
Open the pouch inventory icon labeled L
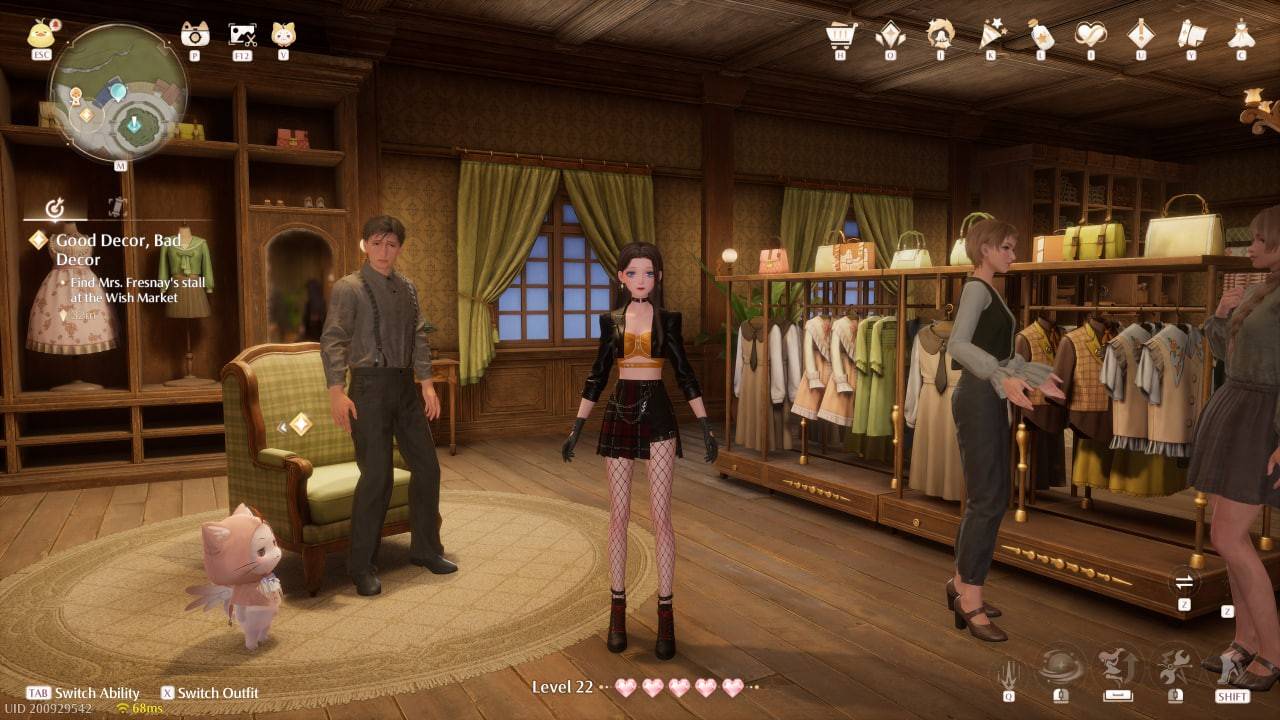click(x=1042, y=35)
